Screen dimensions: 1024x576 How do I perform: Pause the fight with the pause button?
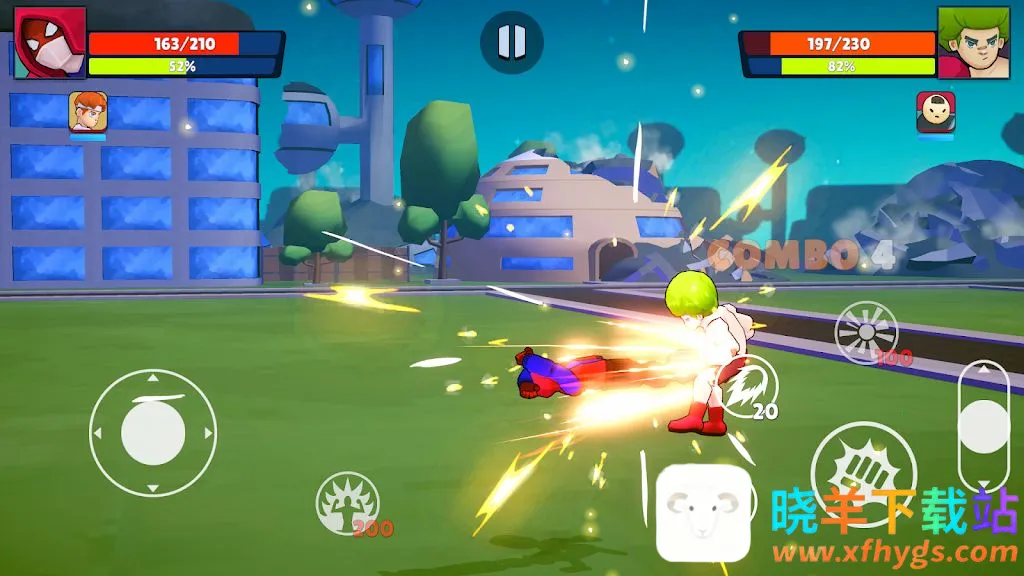point(511,42)
